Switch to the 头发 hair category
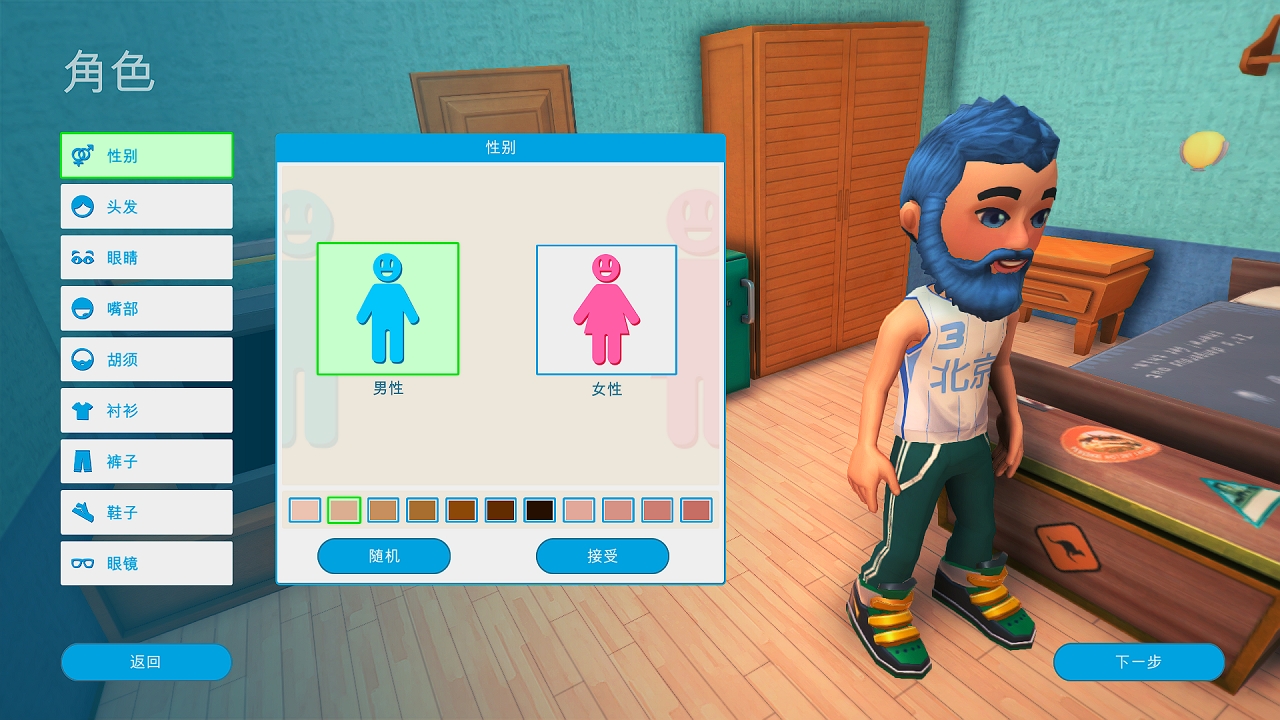The height and width of the screenshot is (720, 1280). click(x=146, y=207)
